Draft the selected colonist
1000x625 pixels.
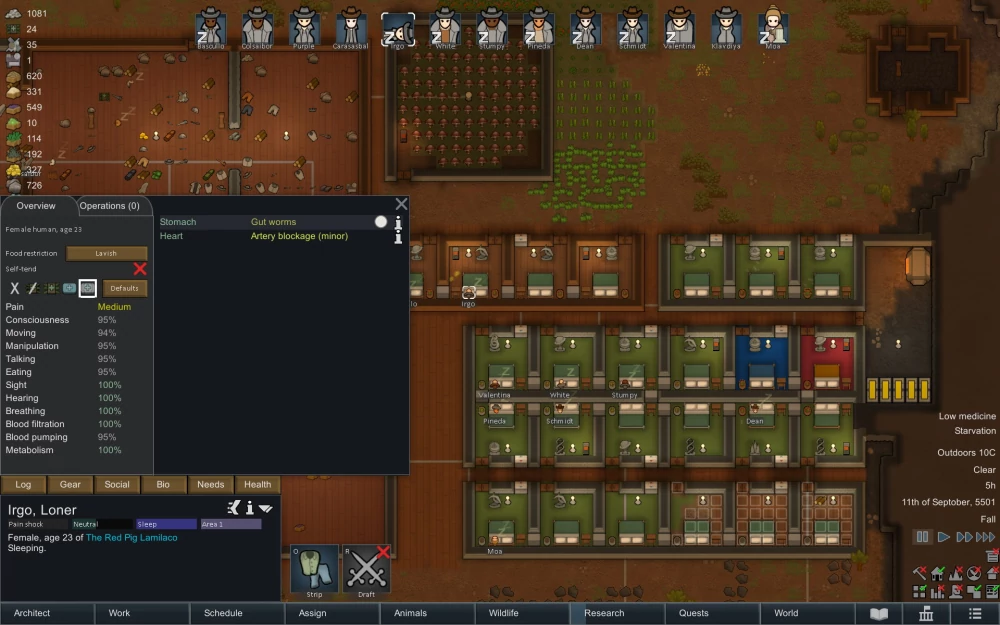tap(366, 570)
